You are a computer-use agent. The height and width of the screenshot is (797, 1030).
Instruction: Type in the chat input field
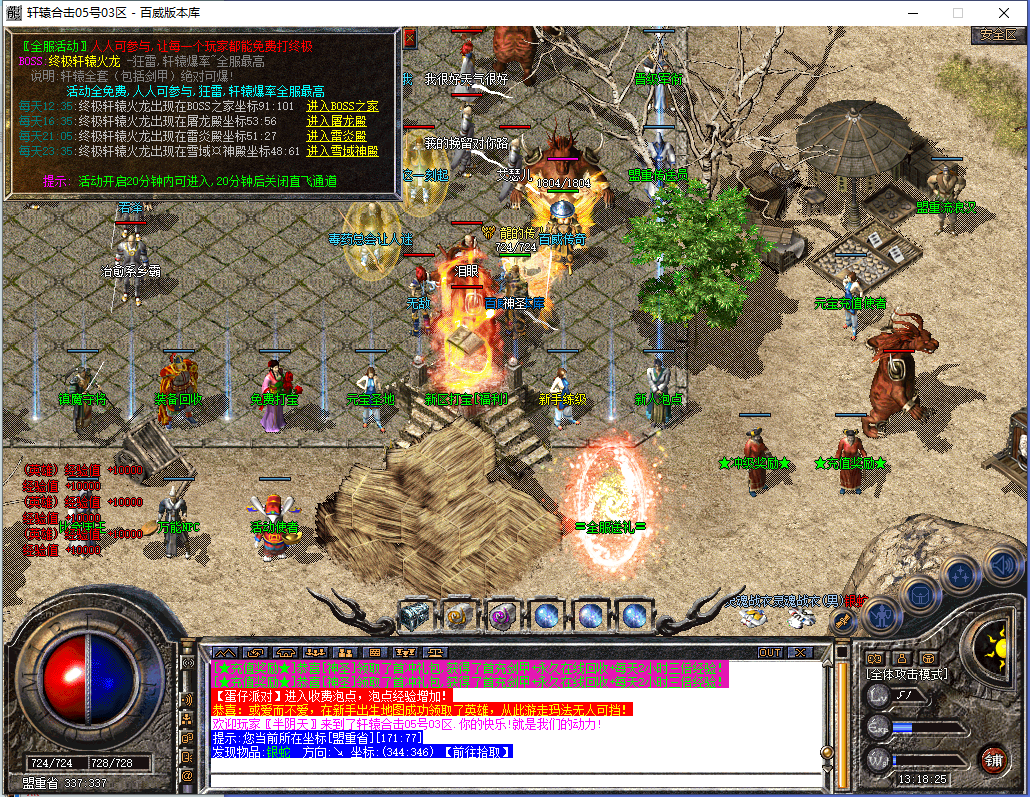click(500, 778)
